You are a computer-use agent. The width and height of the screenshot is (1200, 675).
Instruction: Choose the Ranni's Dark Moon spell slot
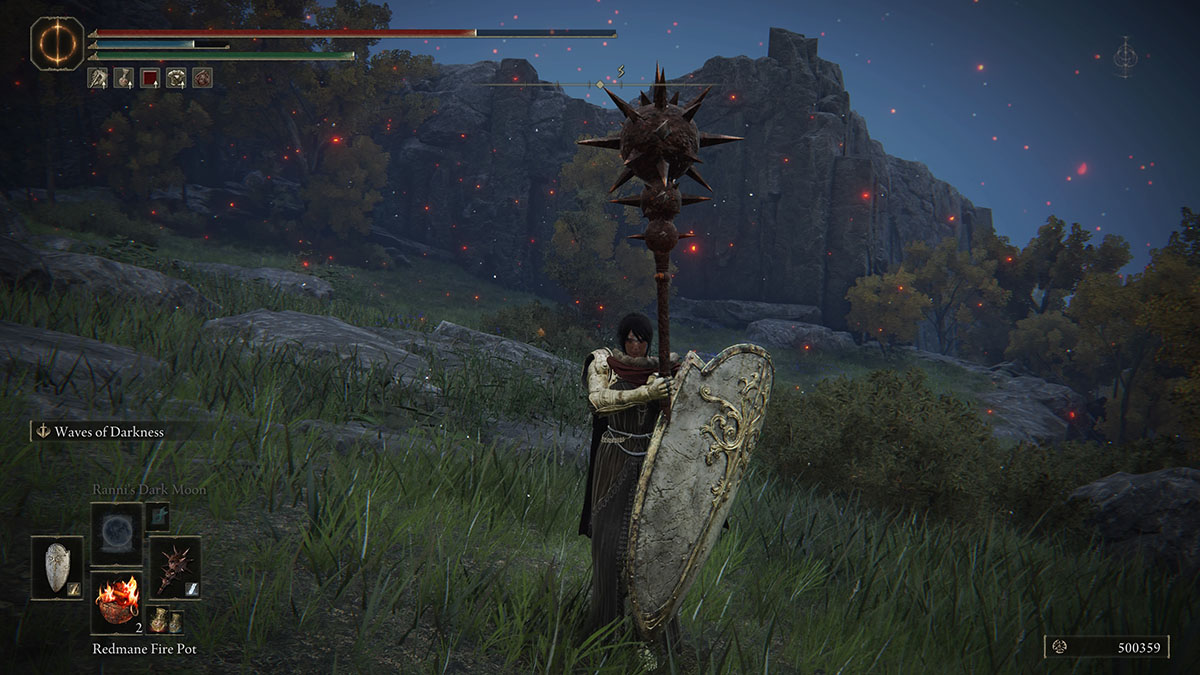point(116,530)
